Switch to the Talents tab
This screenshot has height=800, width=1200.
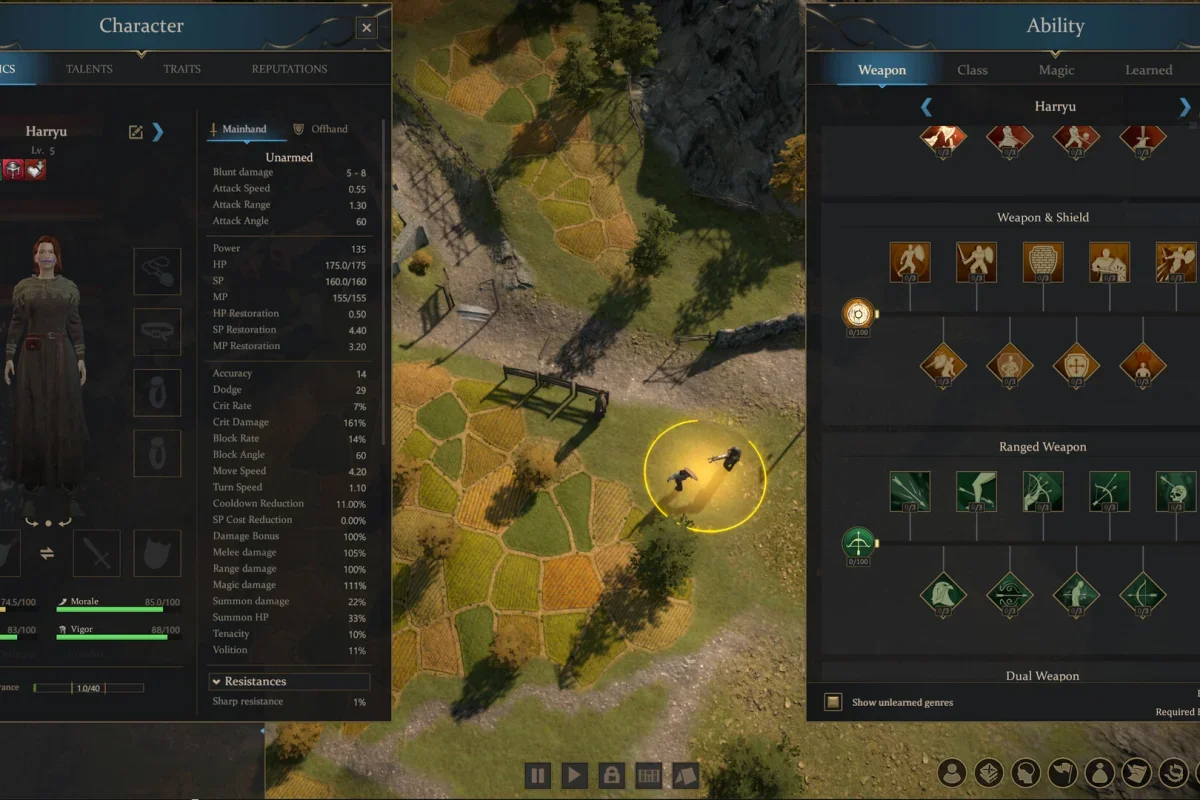[89, 69]
